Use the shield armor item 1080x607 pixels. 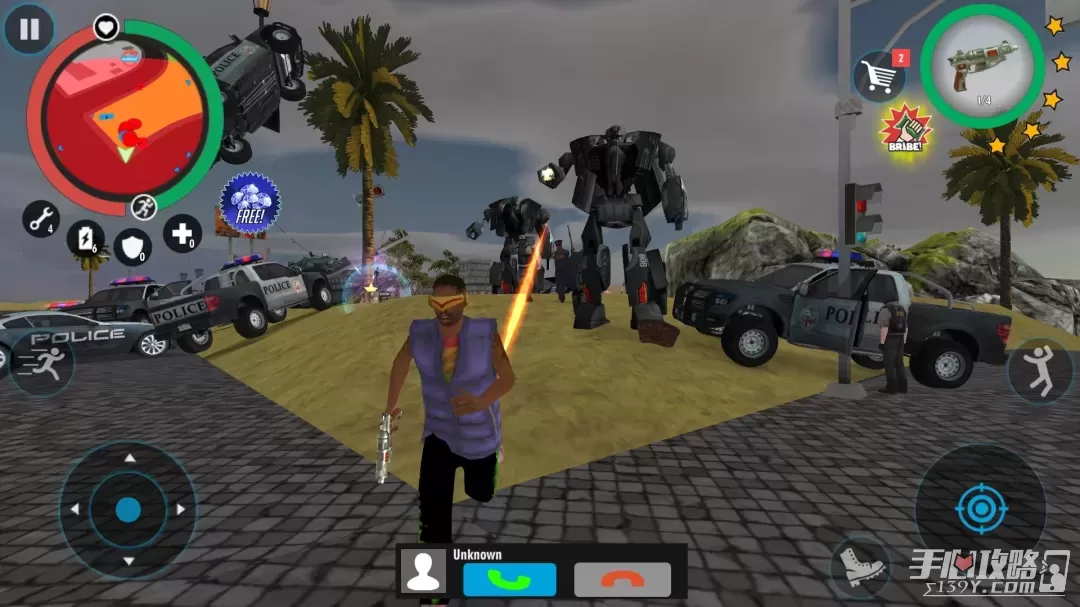(132, 246)
